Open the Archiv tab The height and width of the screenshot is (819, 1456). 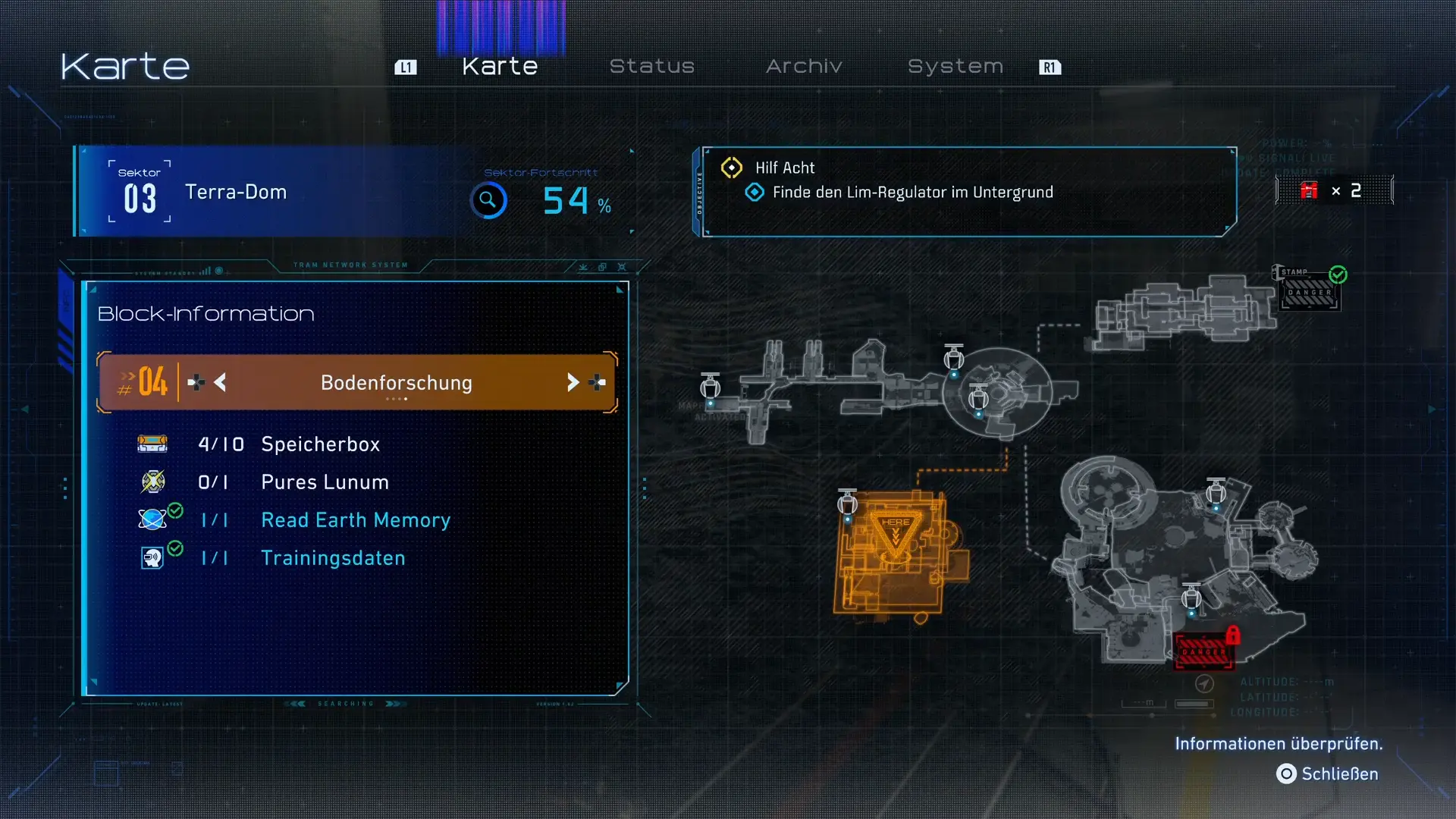[804, 67]
